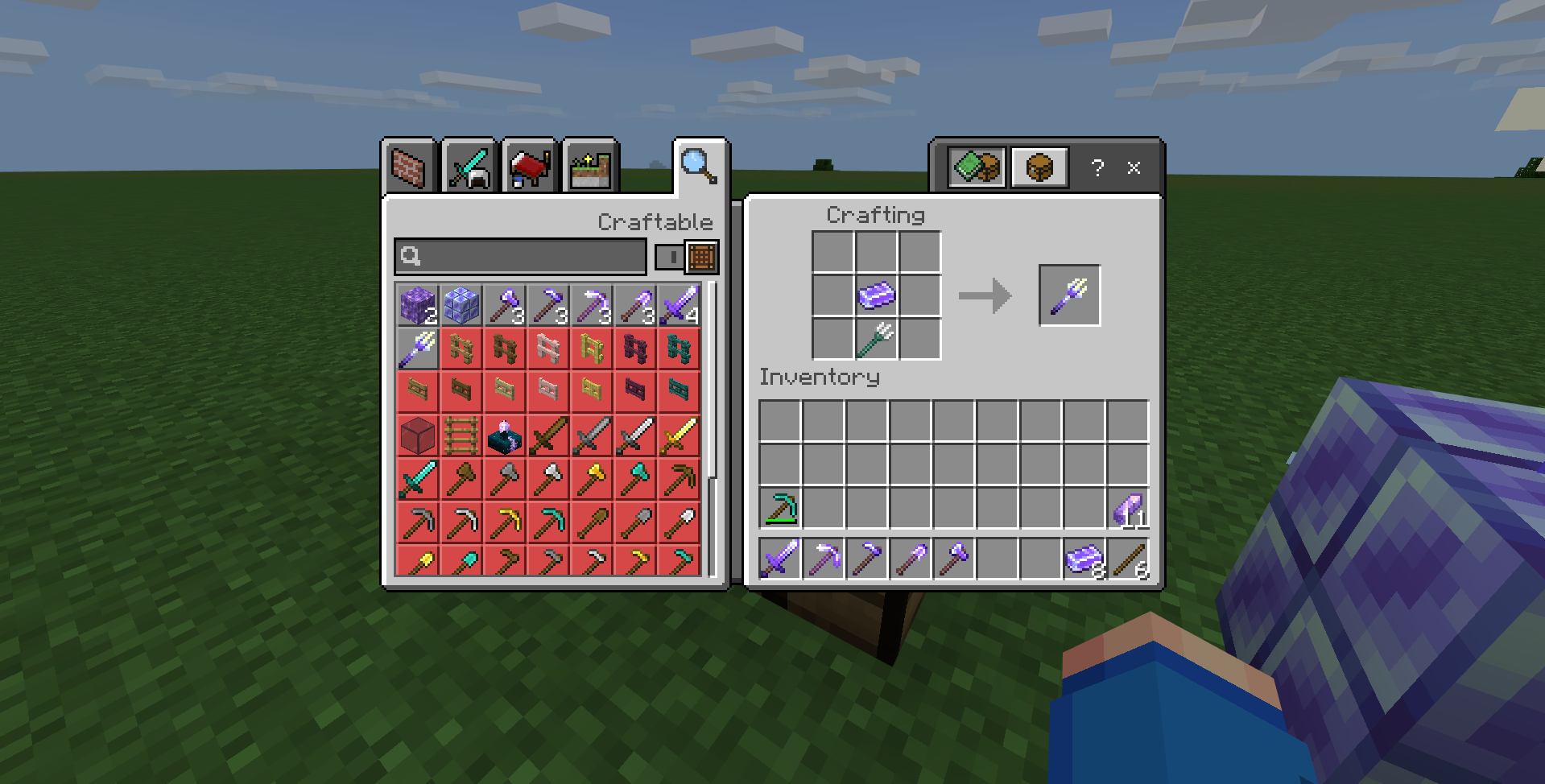
Task: Click inside the recipe search field
Action: (x=519, y=258)
